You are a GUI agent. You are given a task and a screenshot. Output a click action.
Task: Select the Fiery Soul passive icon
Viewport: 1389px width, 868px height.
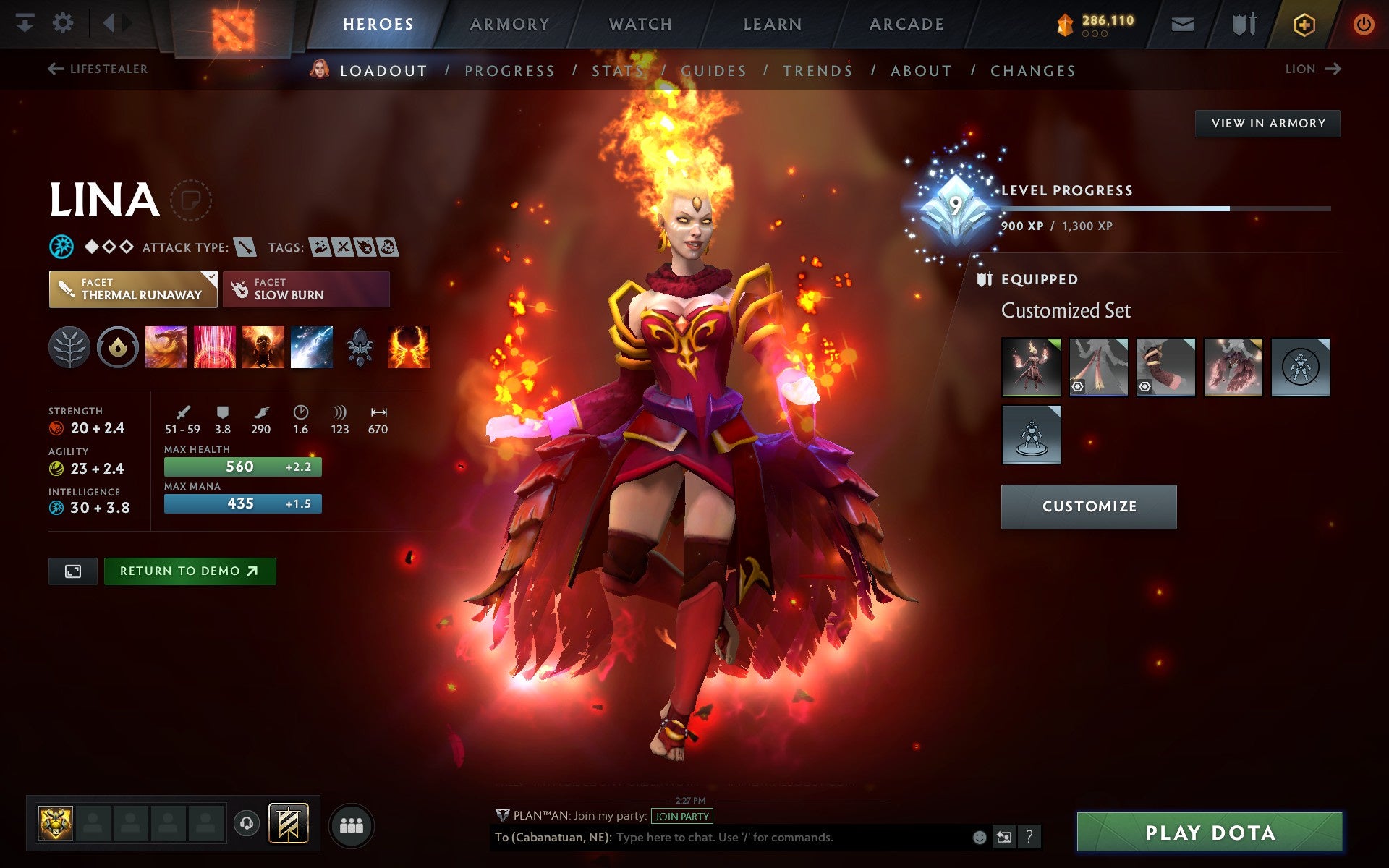(x=263, y=347)
